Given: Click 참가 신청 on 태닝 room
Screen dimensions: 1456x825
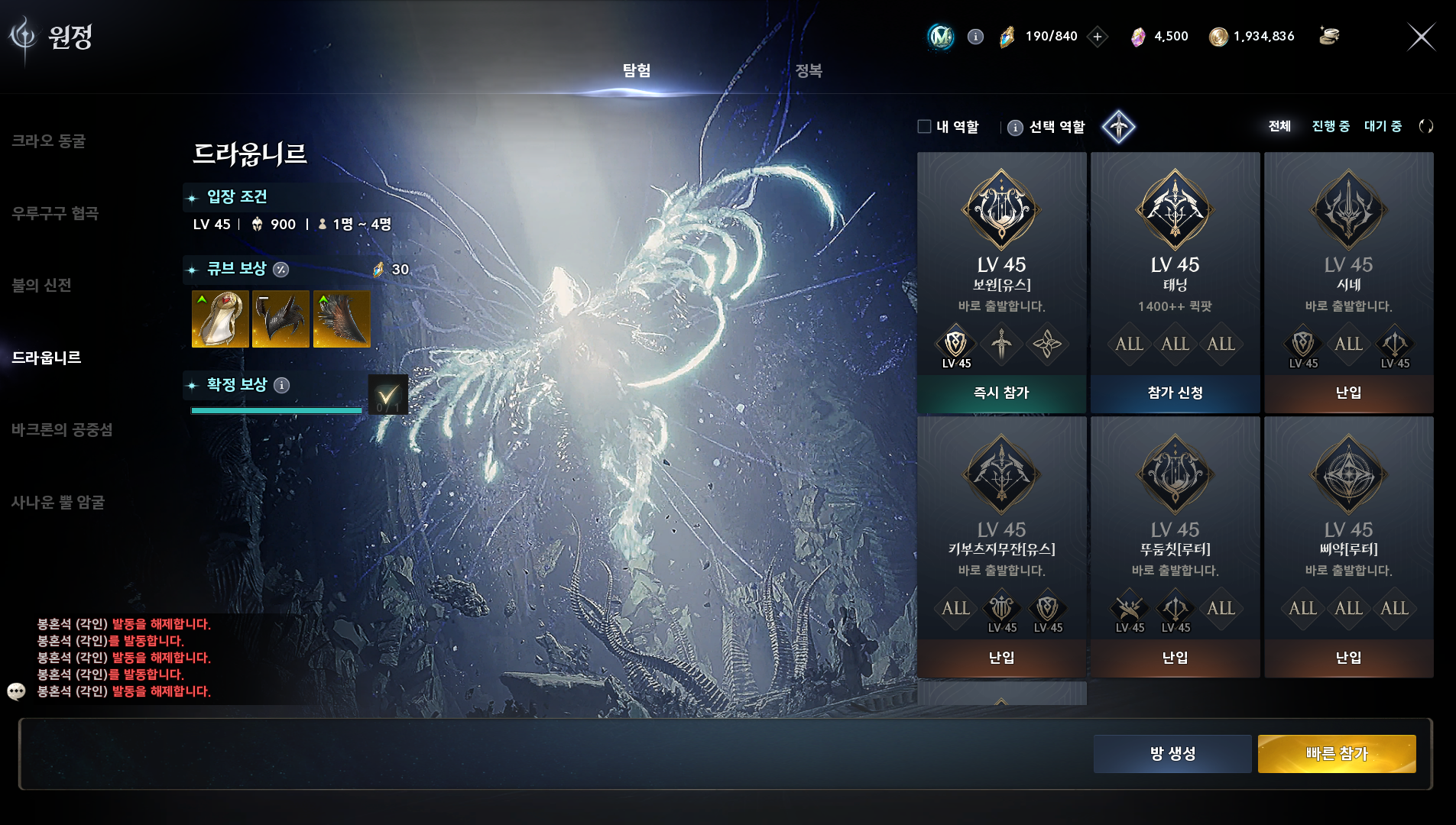Looking at the screenshot, I should (1175, 393).
